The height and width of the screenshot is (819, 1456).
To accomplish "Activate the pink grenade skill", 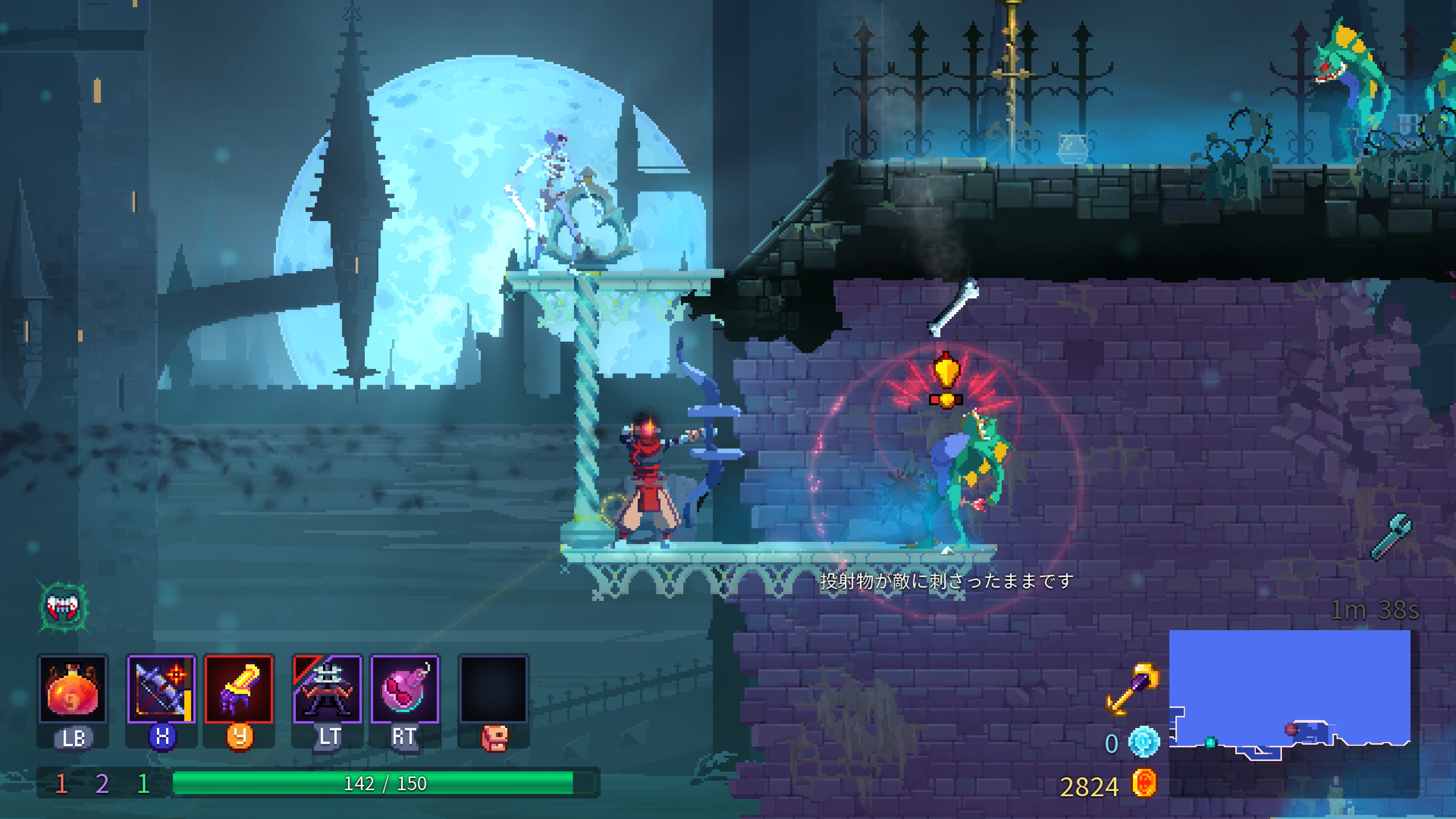I will coord(405,690).
